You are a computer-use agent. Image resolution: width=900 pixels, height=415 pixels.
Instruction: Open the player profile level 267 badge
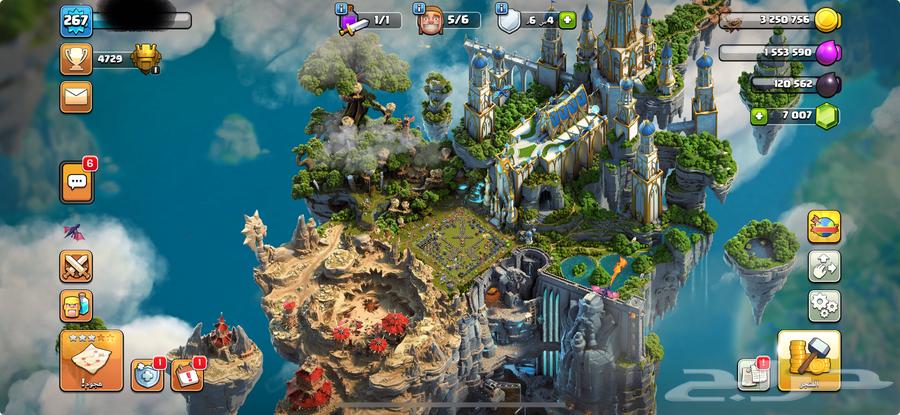pos(76,19)
